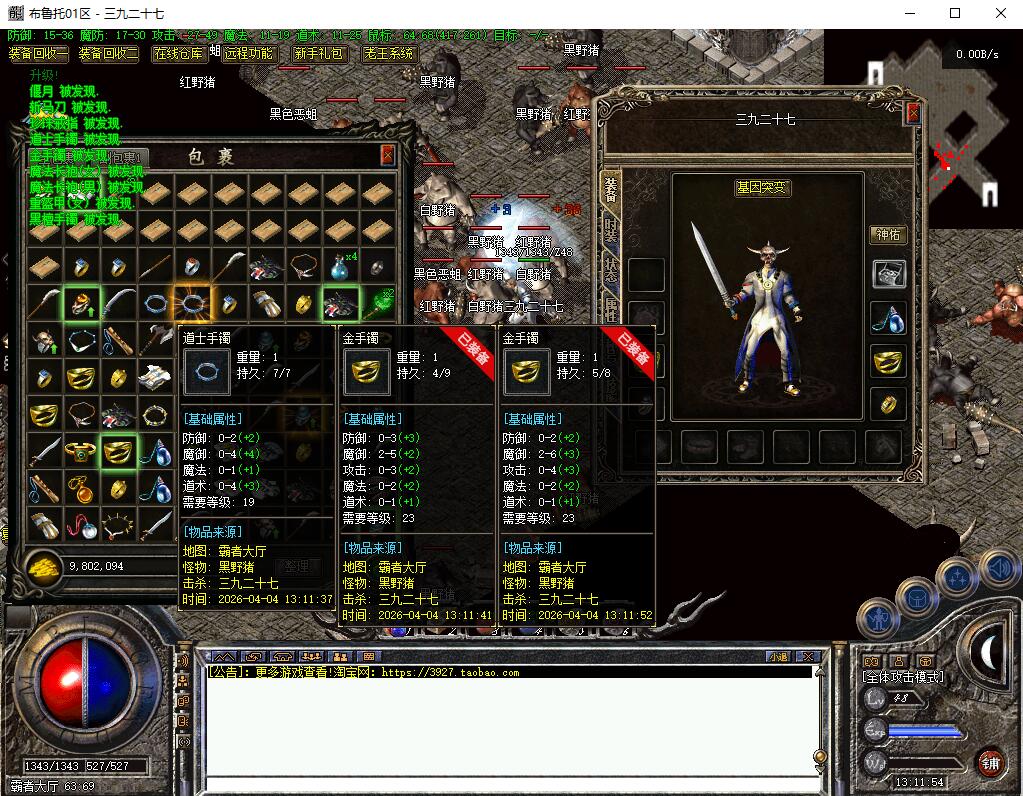This screenshot has width=1023, height=796.
Task: Open the 铺 shop button
Action: (990, 762)
